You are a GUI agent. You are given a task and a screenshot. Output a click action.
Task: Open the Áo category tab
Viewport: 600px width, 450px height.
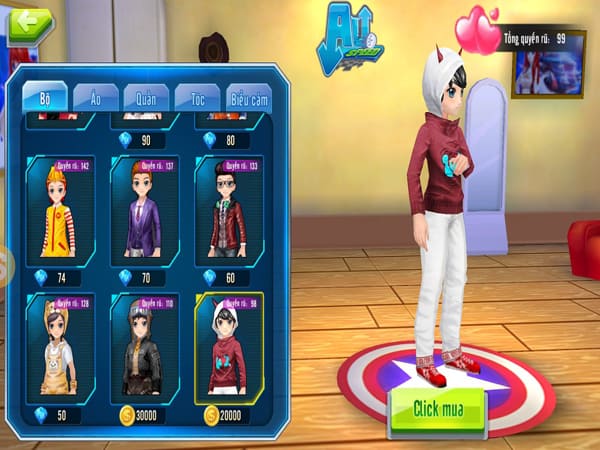coord(94,97)
